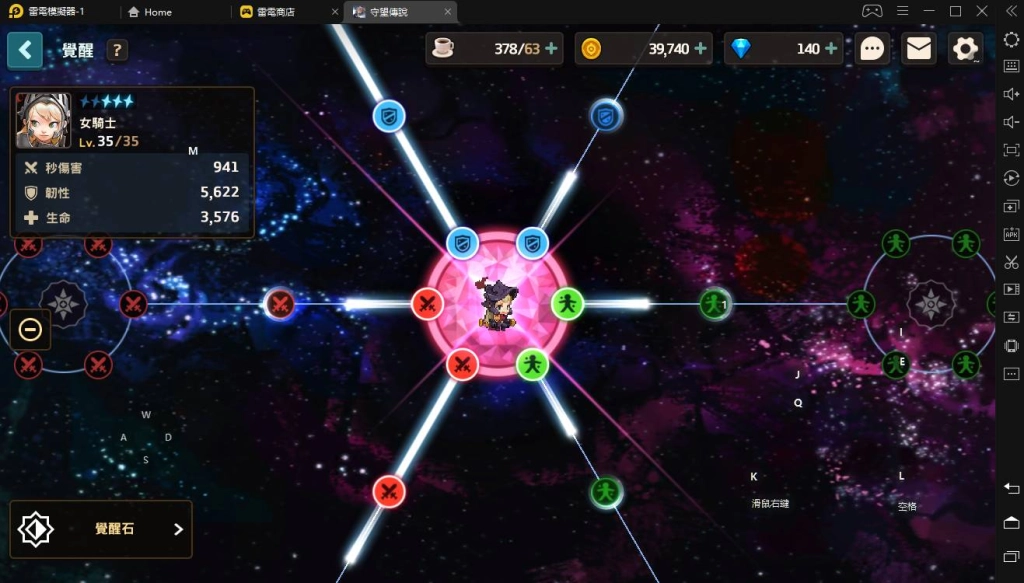The height and width of the screenshot is (583, 1024).
Task: Zoom out with the minus button
Action: (31, 329)
